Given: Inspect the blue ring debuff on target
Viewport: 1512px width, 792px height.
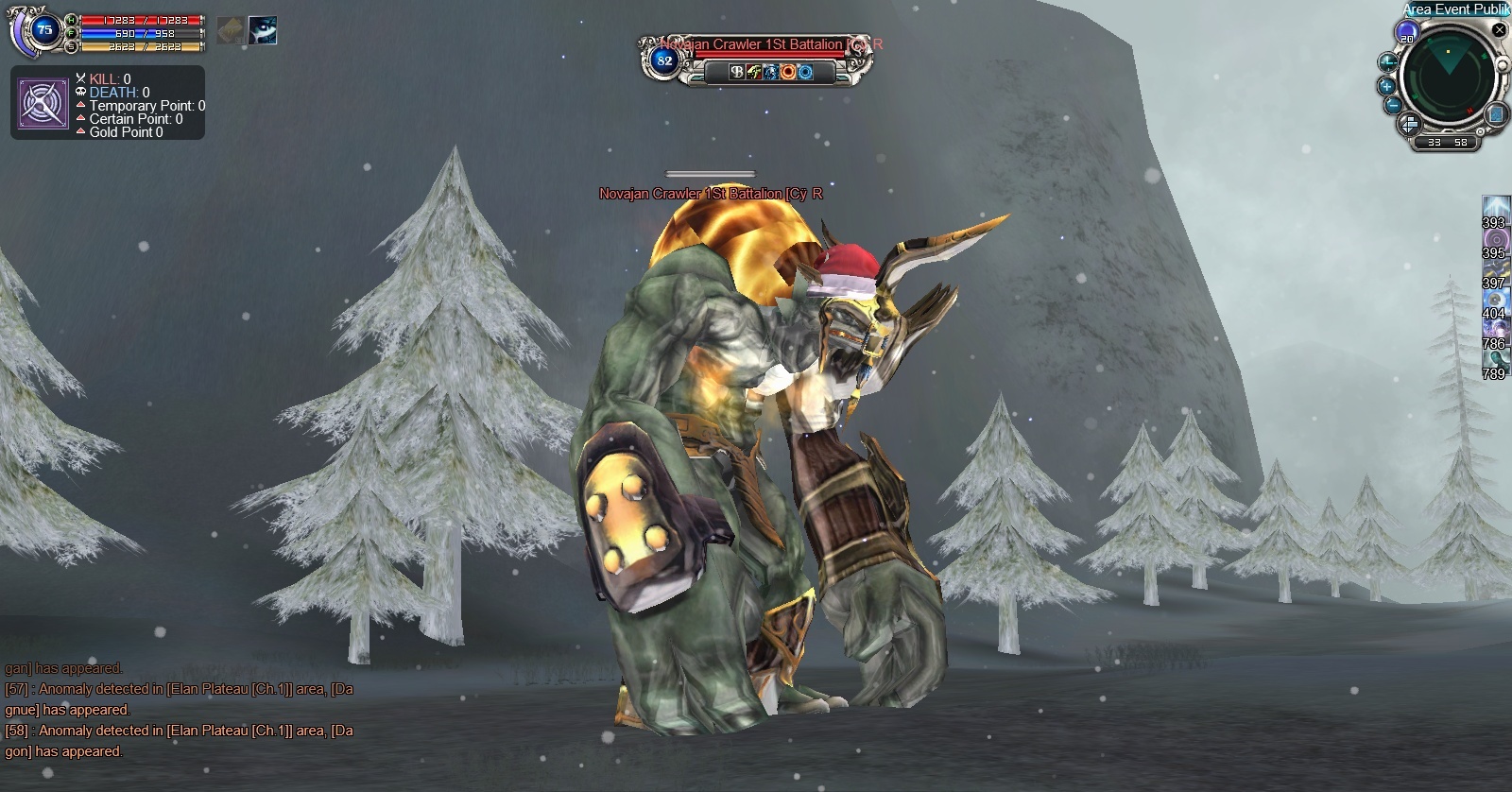Looking at the screenshot, I should 805,72.
